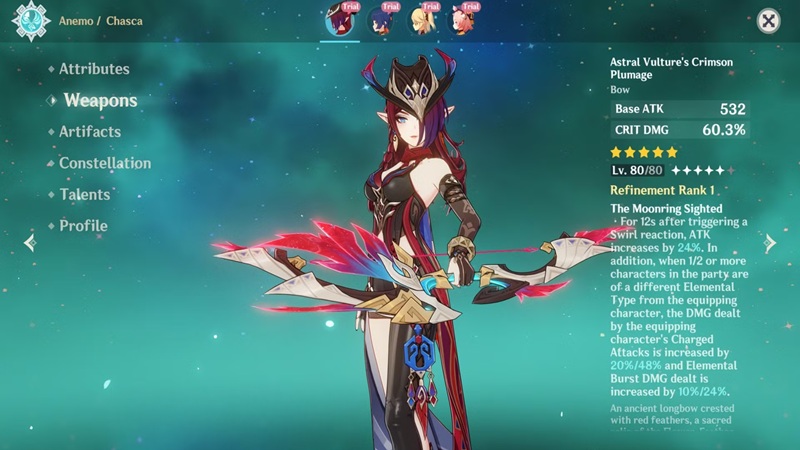800x450 pixels.
Task: View the character Profile
Action: coord(83,225)
